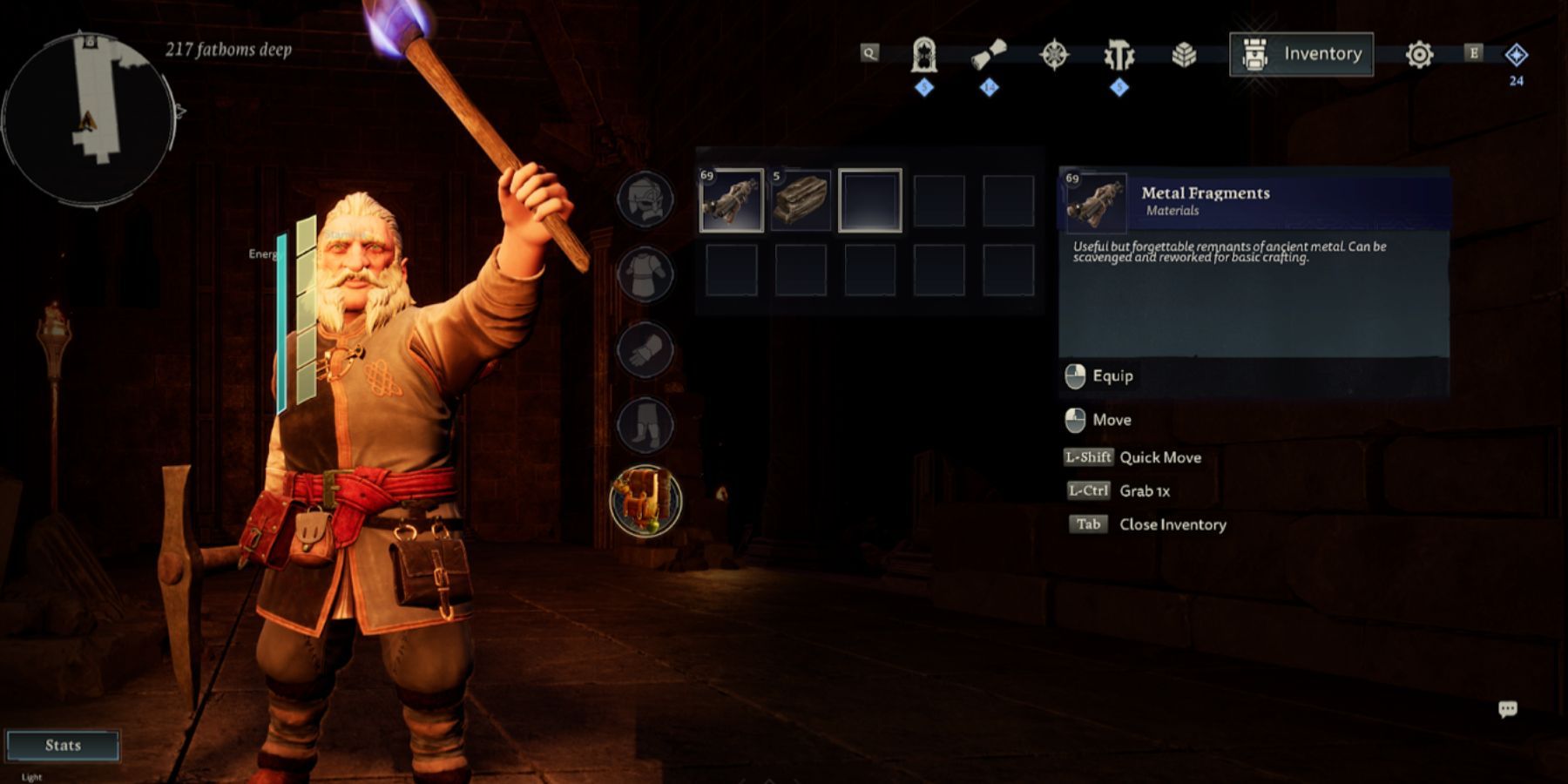Click the chest armor equipment slot
Screen dimensions: 1568x784
645,274
